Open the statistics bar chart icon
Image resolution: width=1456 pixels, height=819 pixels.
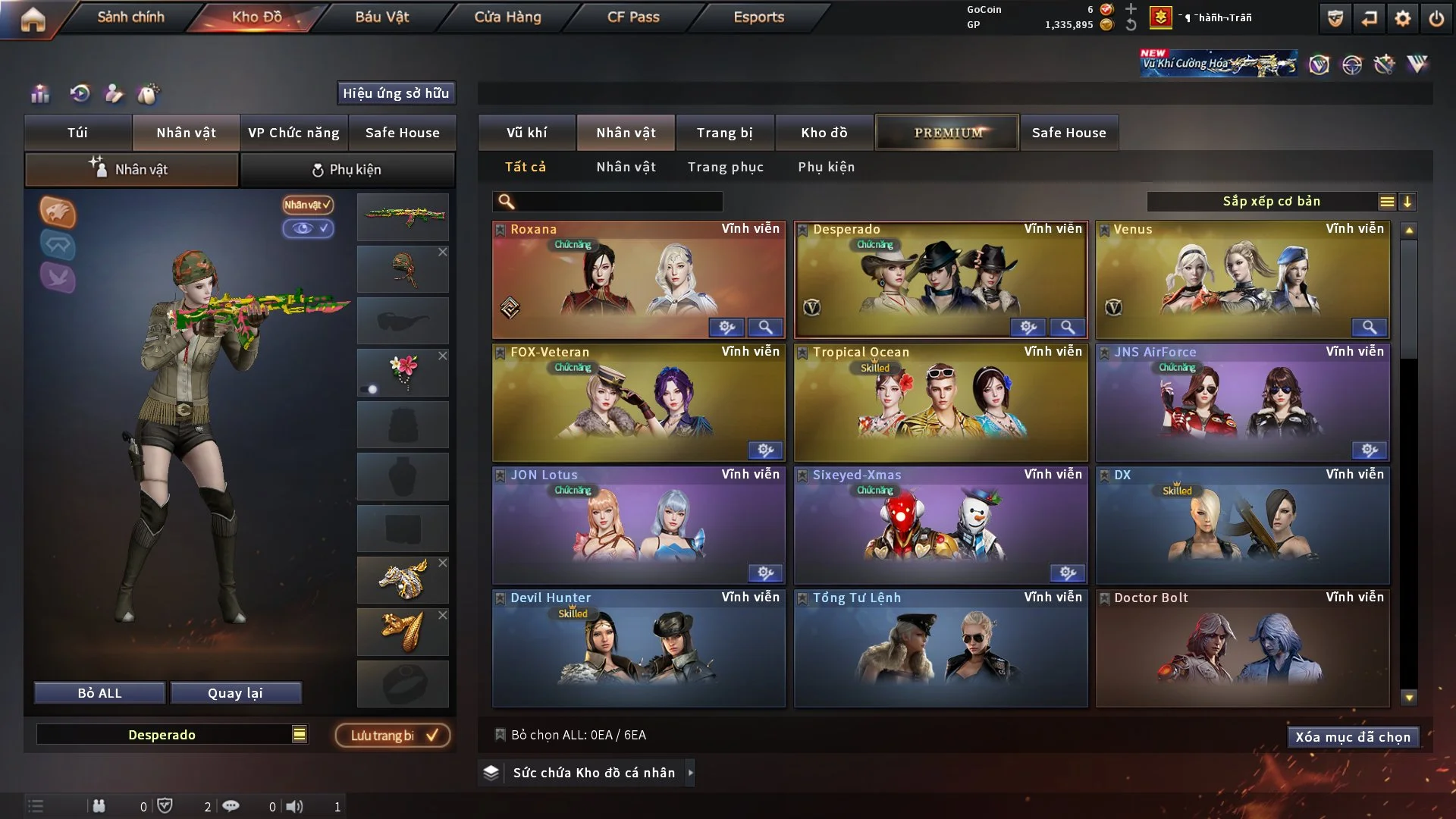pyautogui.click(x=40, y=94)
